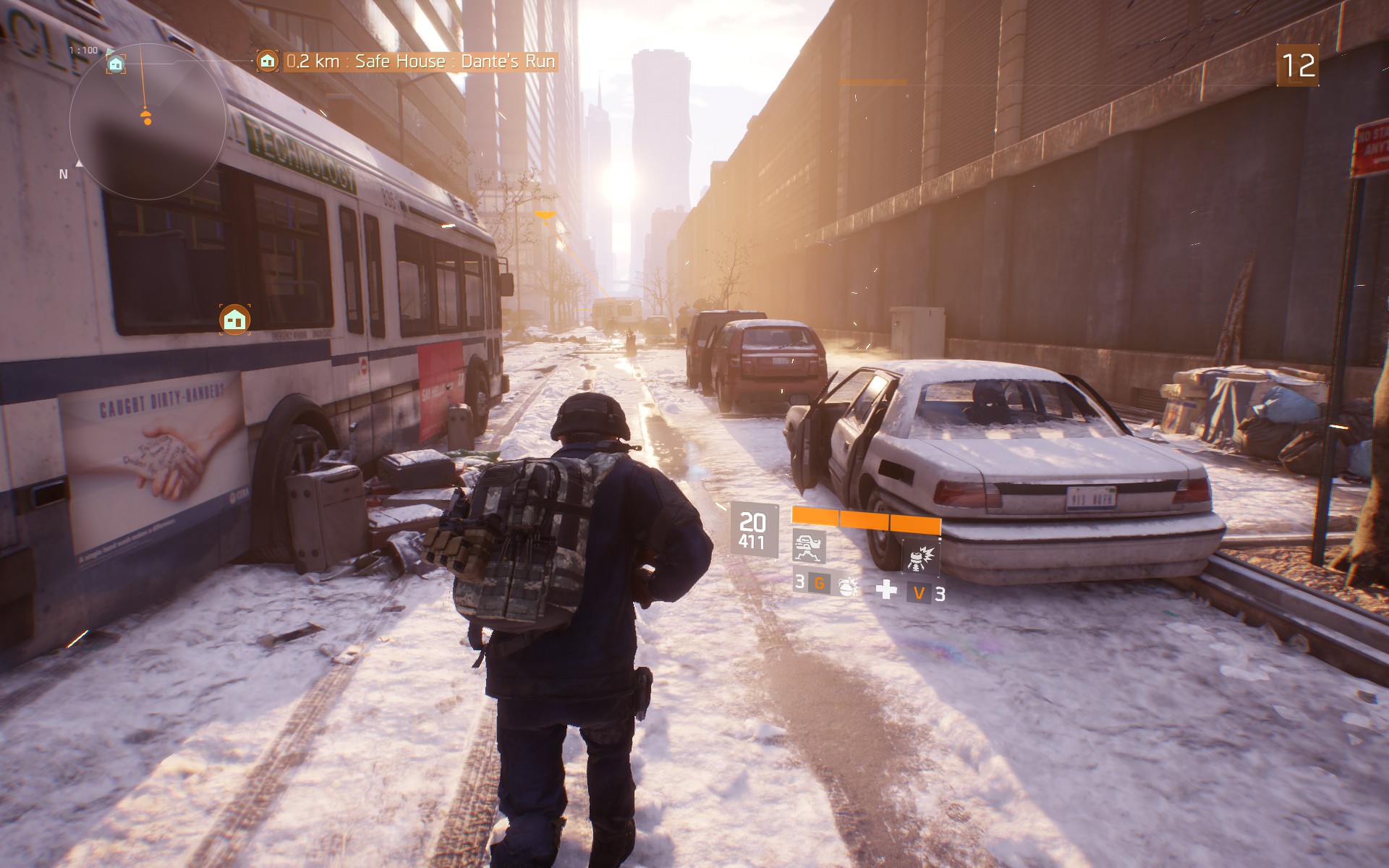Click the Safe House Dante's Run objective tracker
The image size is (1389, 868).
pos(408,61)
